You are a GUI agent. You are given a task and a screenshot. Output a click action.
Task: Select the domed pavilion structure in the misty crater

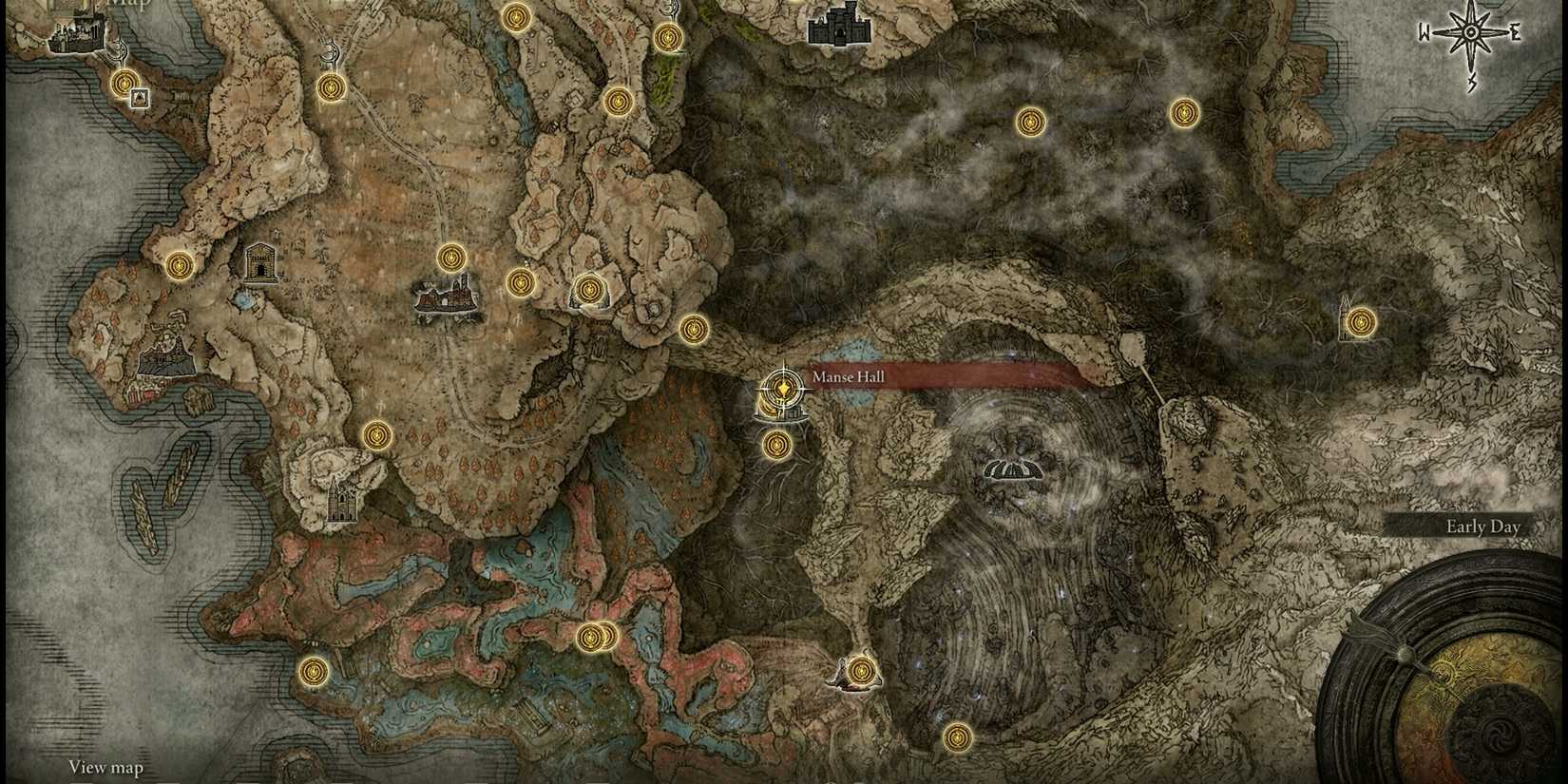[1012, 468]
